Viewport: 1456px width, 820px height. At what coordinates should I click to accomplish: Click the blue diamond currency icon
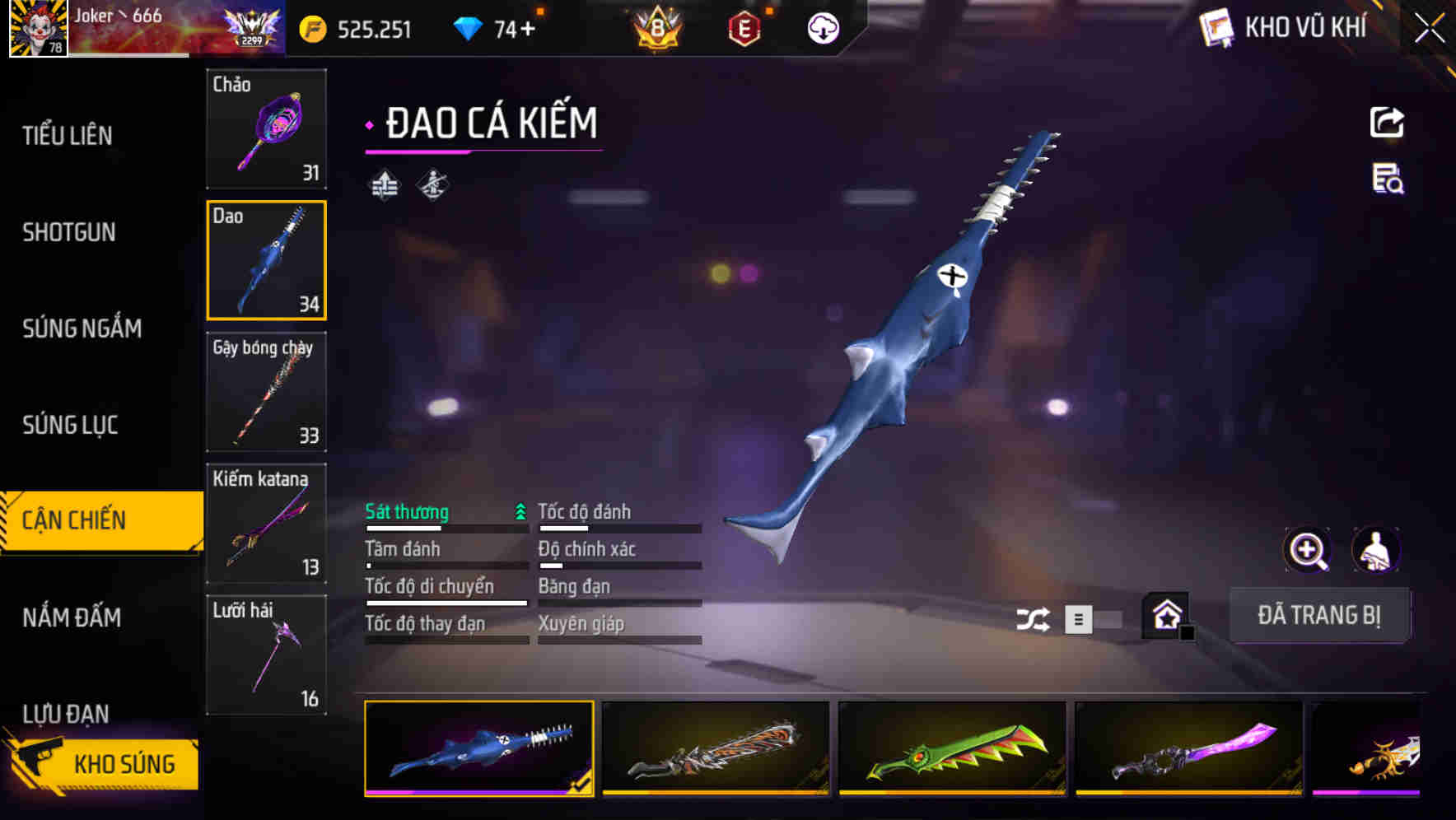467,27
